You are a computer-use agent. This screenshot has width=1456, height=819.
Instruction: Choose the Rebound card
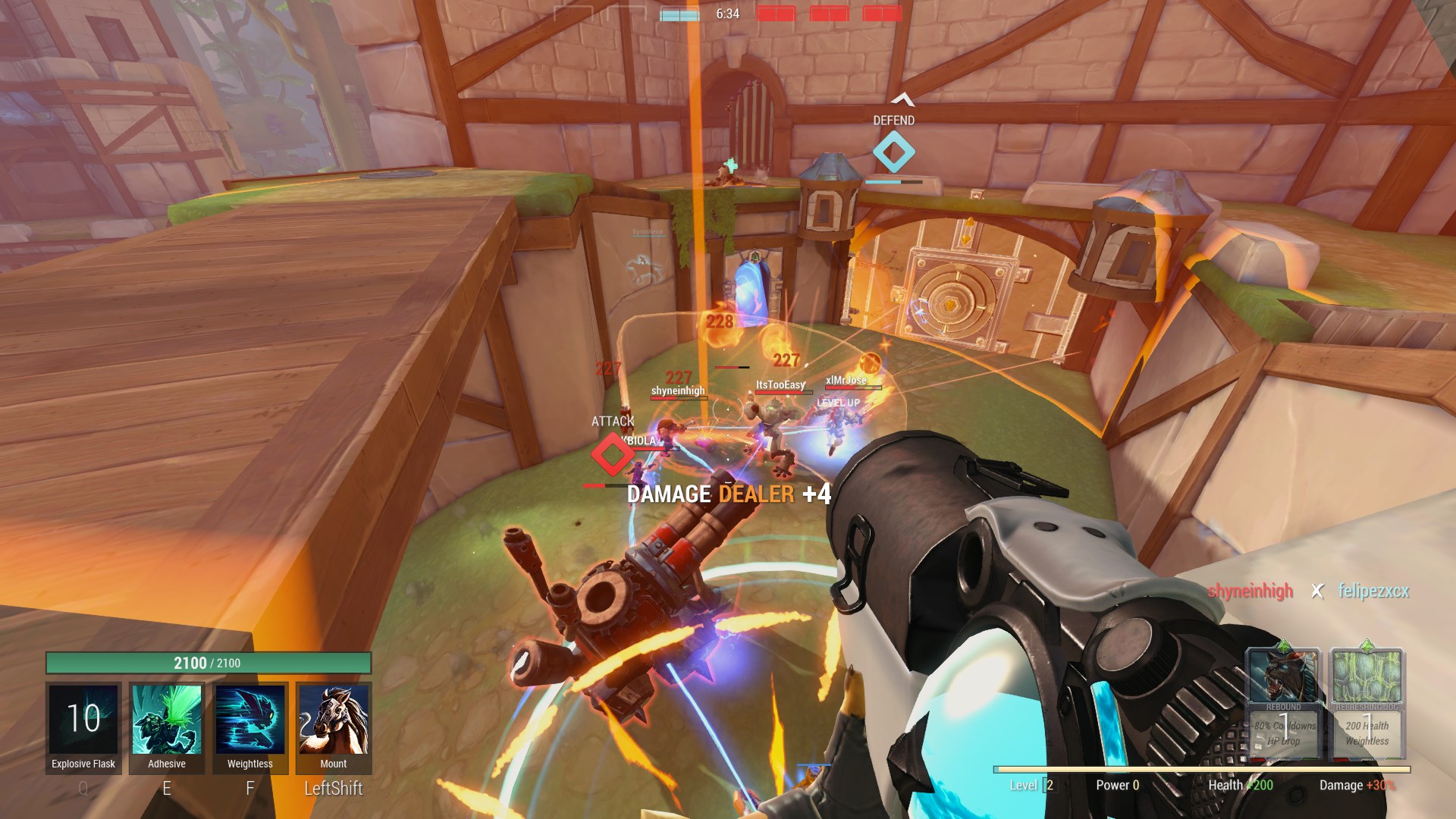point(1283,703)
